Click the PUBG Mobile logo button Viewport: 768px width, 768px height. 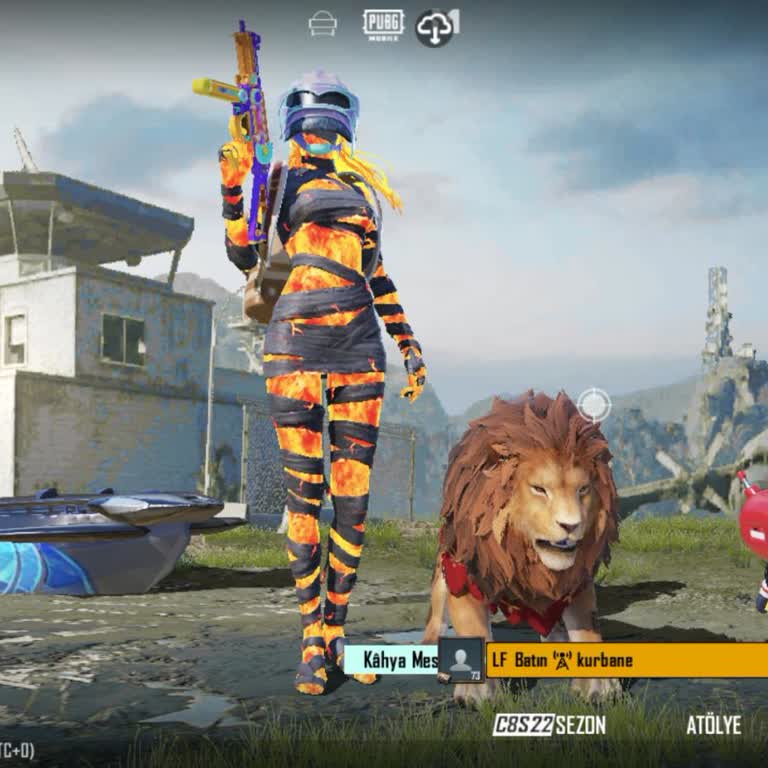pos(383,24)
